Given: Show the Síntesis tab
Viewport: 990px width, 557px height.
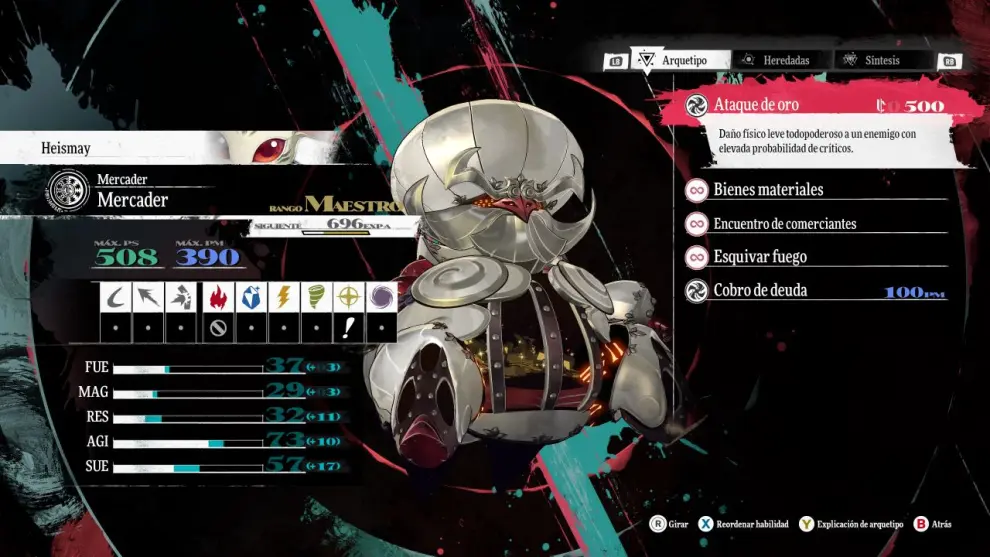Looking at the screenshot, I should [880, 60].
